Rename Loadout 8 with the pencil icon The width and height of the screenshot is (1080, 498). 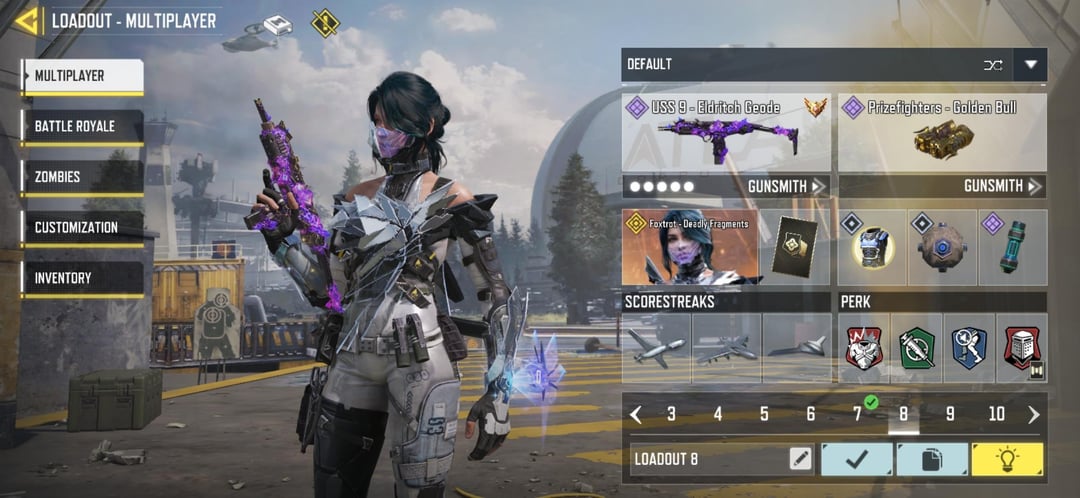[x=799, y=459]
